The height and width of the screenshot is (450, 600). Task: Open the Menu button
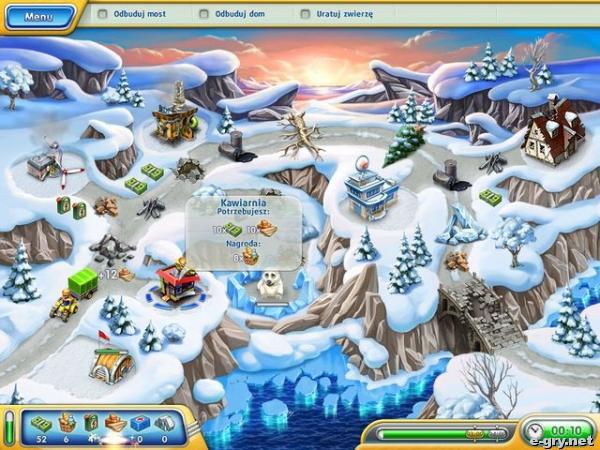[x=38, y=17]
